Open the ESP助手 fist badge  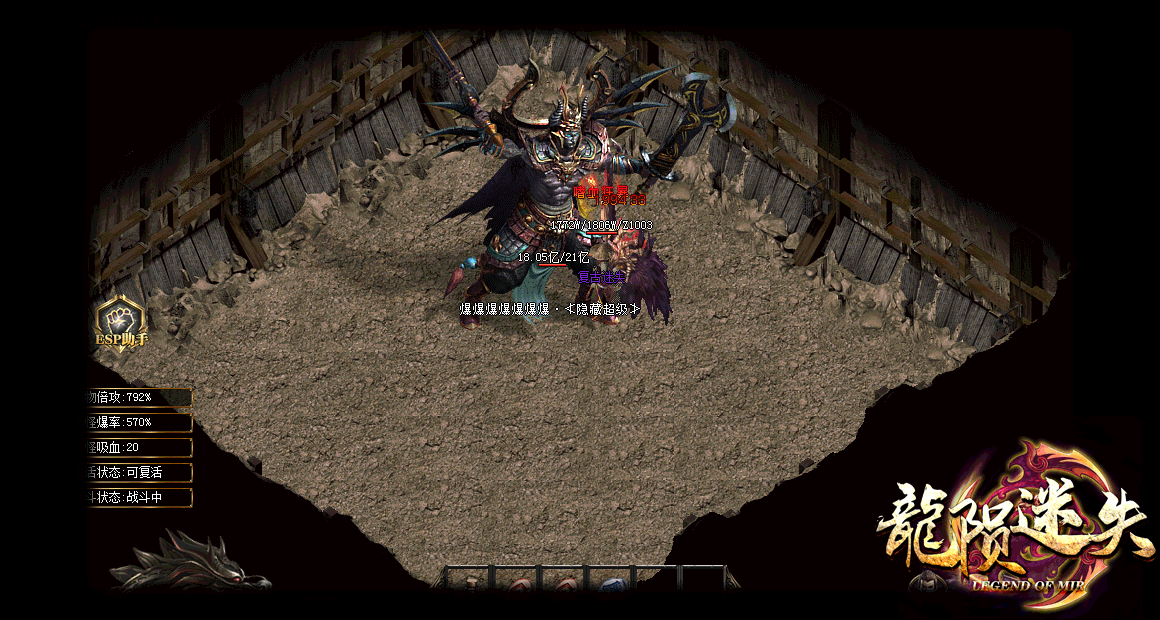(120, 322)
